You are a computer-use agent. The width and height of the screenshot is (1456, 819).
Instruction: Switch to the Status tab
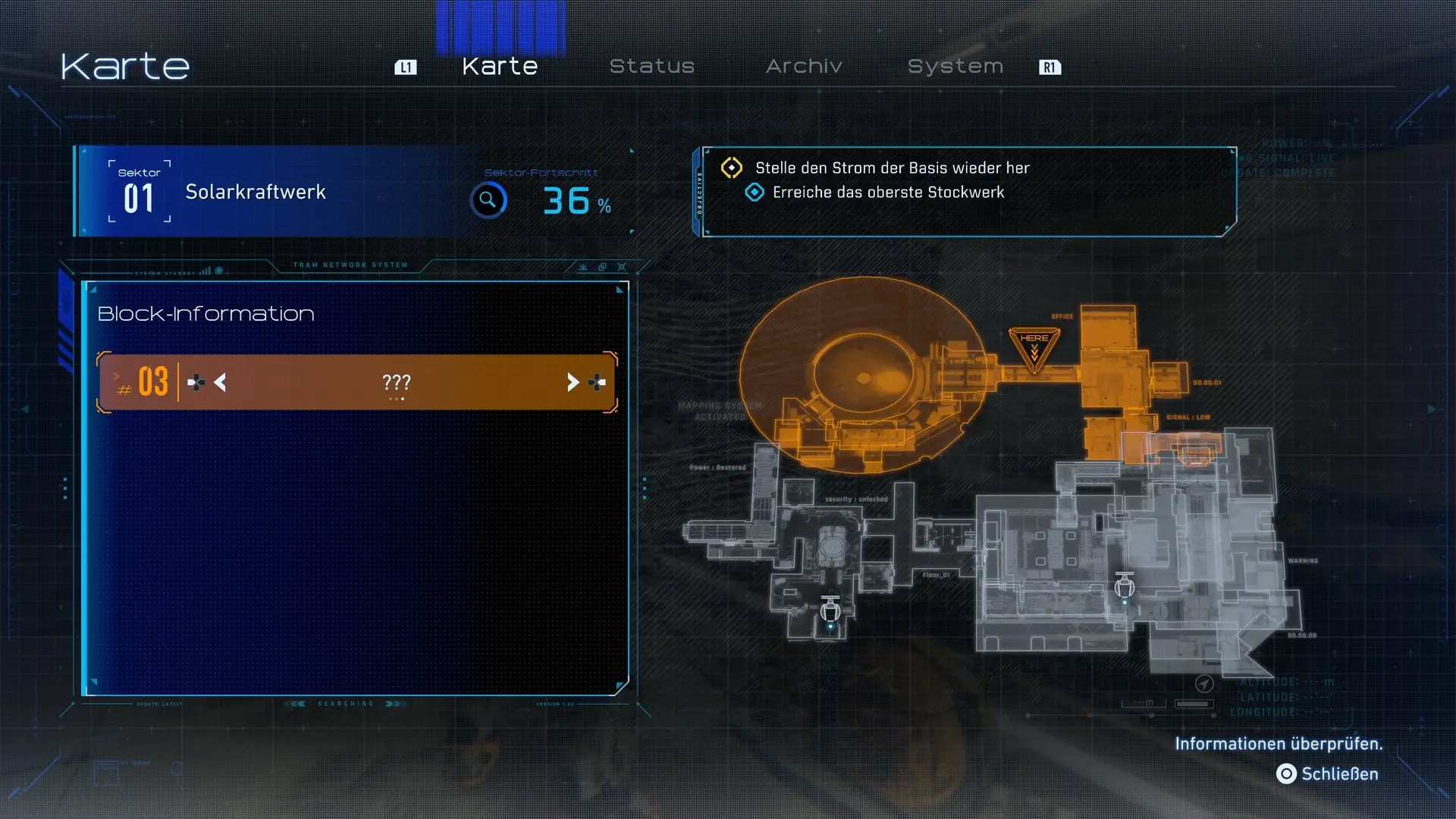point(651,67)
